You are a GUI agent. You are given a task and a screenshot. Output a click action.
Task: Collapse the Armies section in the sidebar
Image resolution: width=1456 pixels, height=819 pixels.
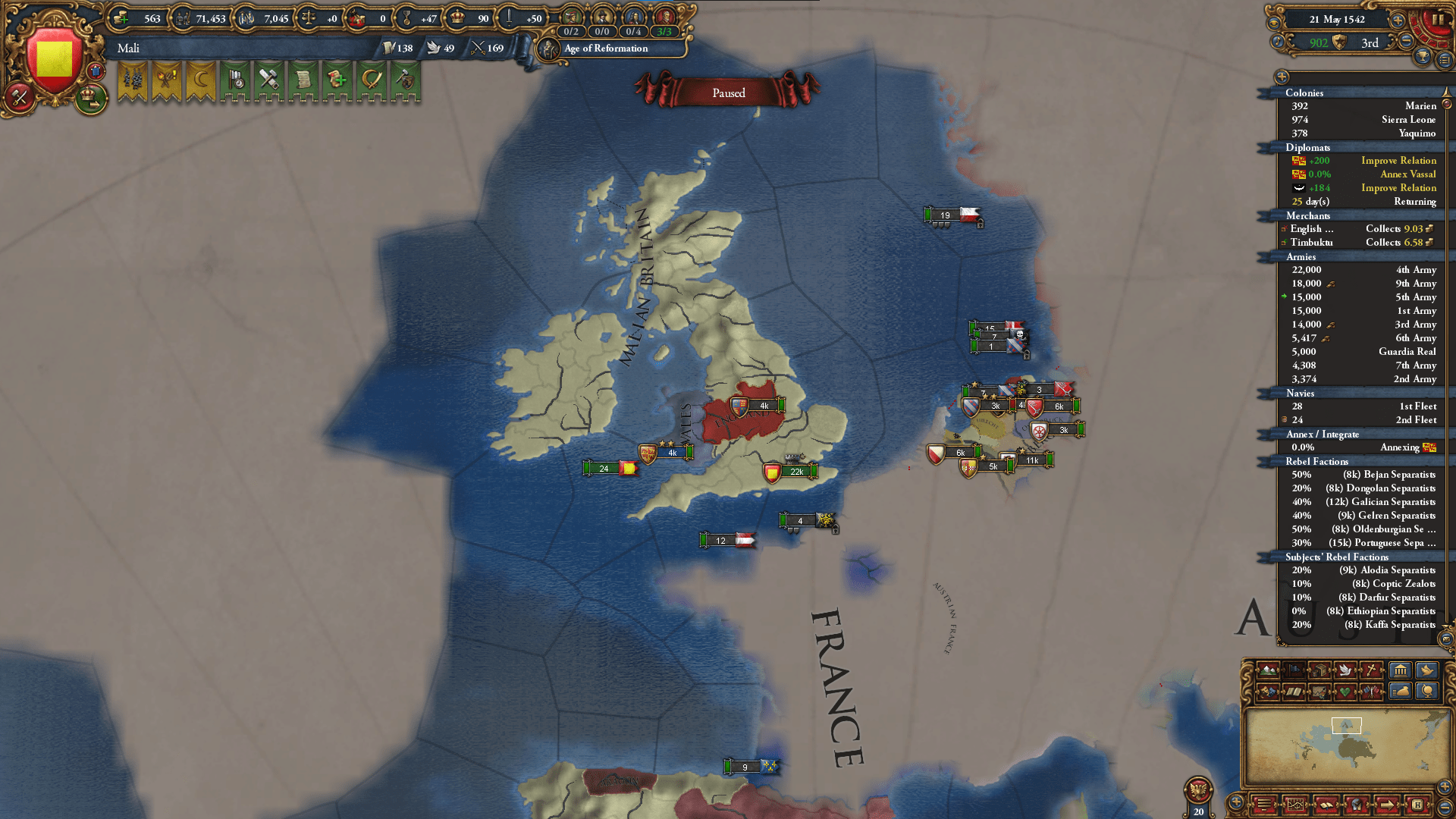click(1301, 257)
